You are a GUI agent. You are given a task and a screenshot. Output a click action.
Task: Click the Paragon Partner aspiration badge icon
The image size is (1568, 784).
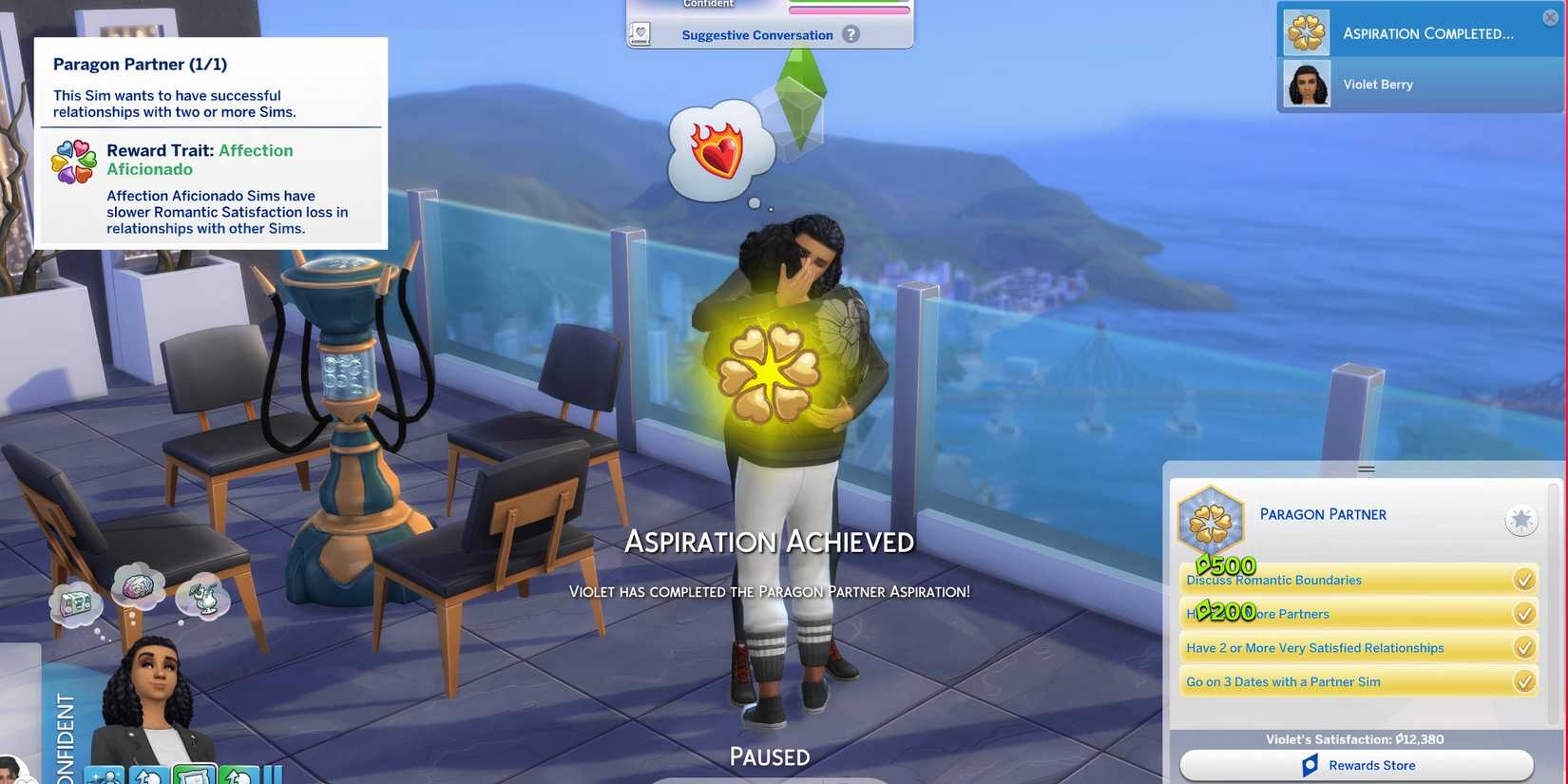[x=1211, y=519]
